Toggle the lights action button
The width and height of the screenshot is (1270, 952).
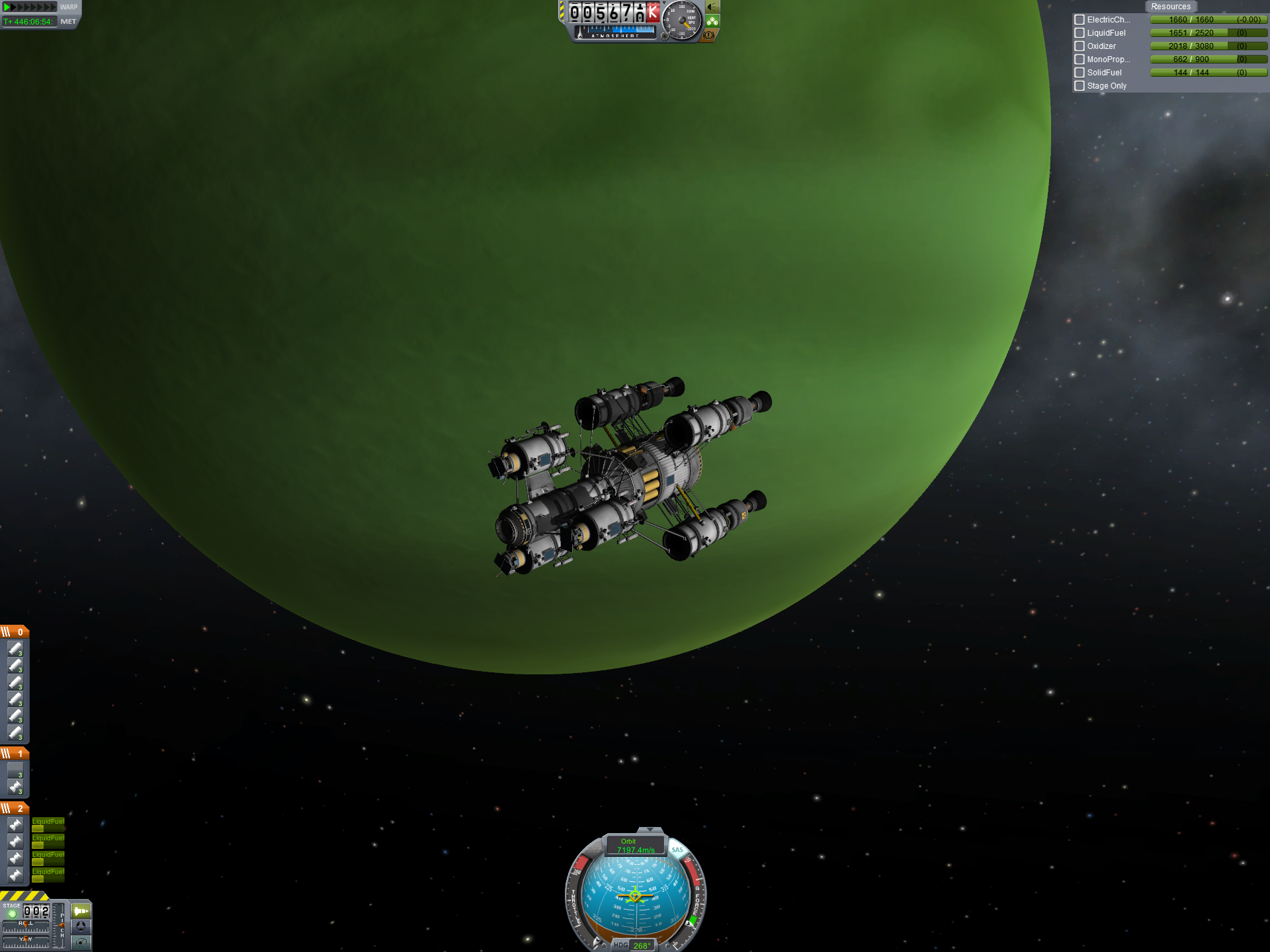[x=712, y=7]
